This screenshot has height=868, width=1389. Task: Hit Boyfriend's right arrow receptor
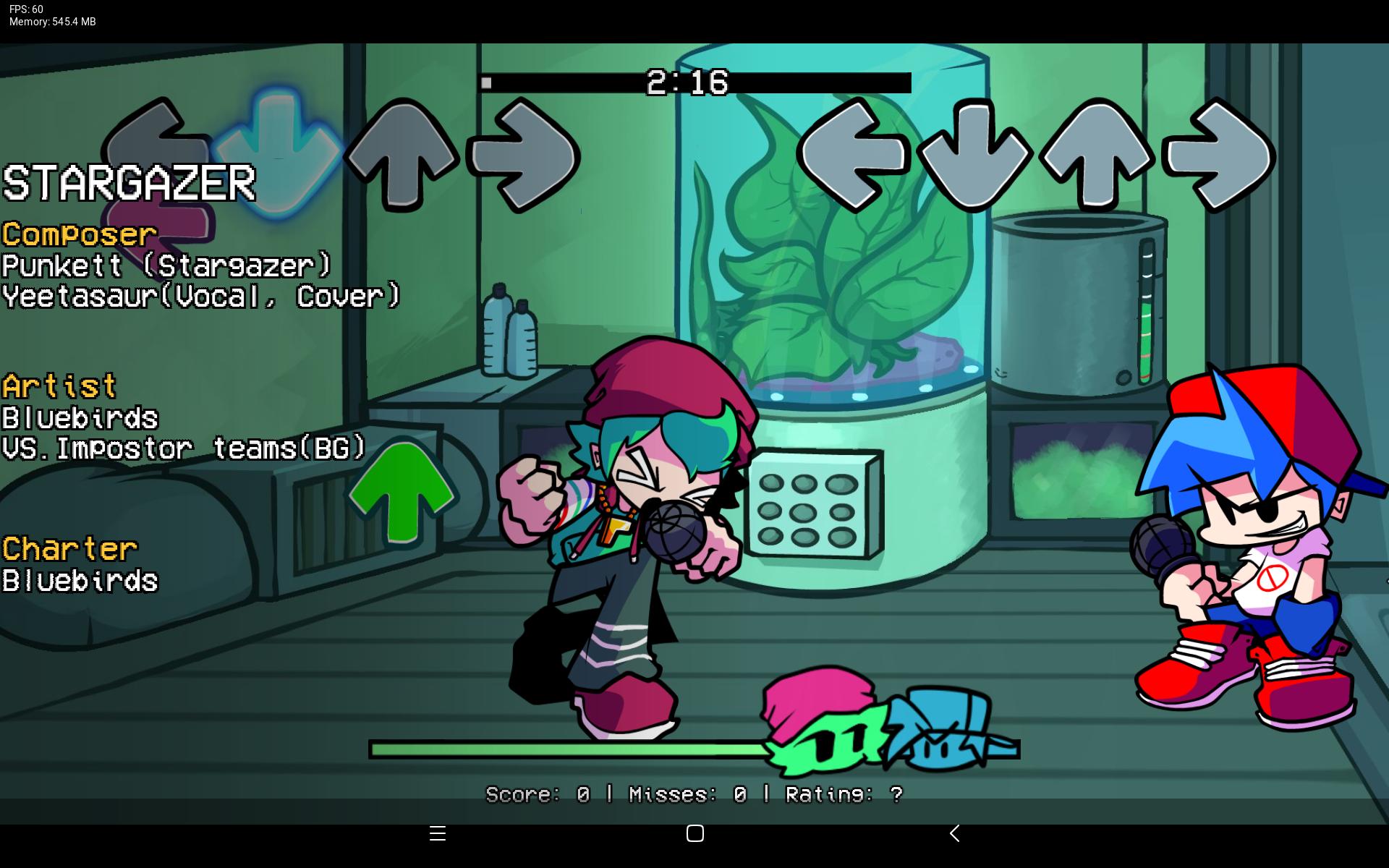1220,155
